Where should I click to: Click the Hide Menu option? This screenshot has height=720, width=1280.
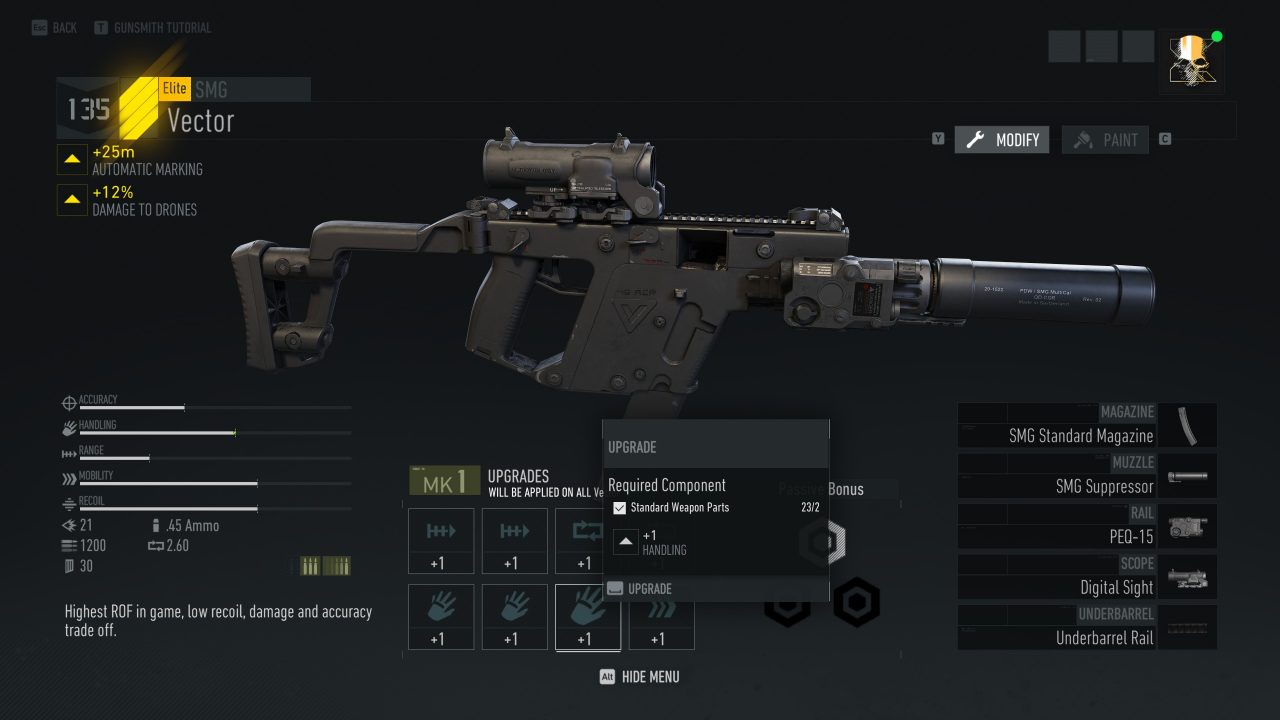[640, 677]
